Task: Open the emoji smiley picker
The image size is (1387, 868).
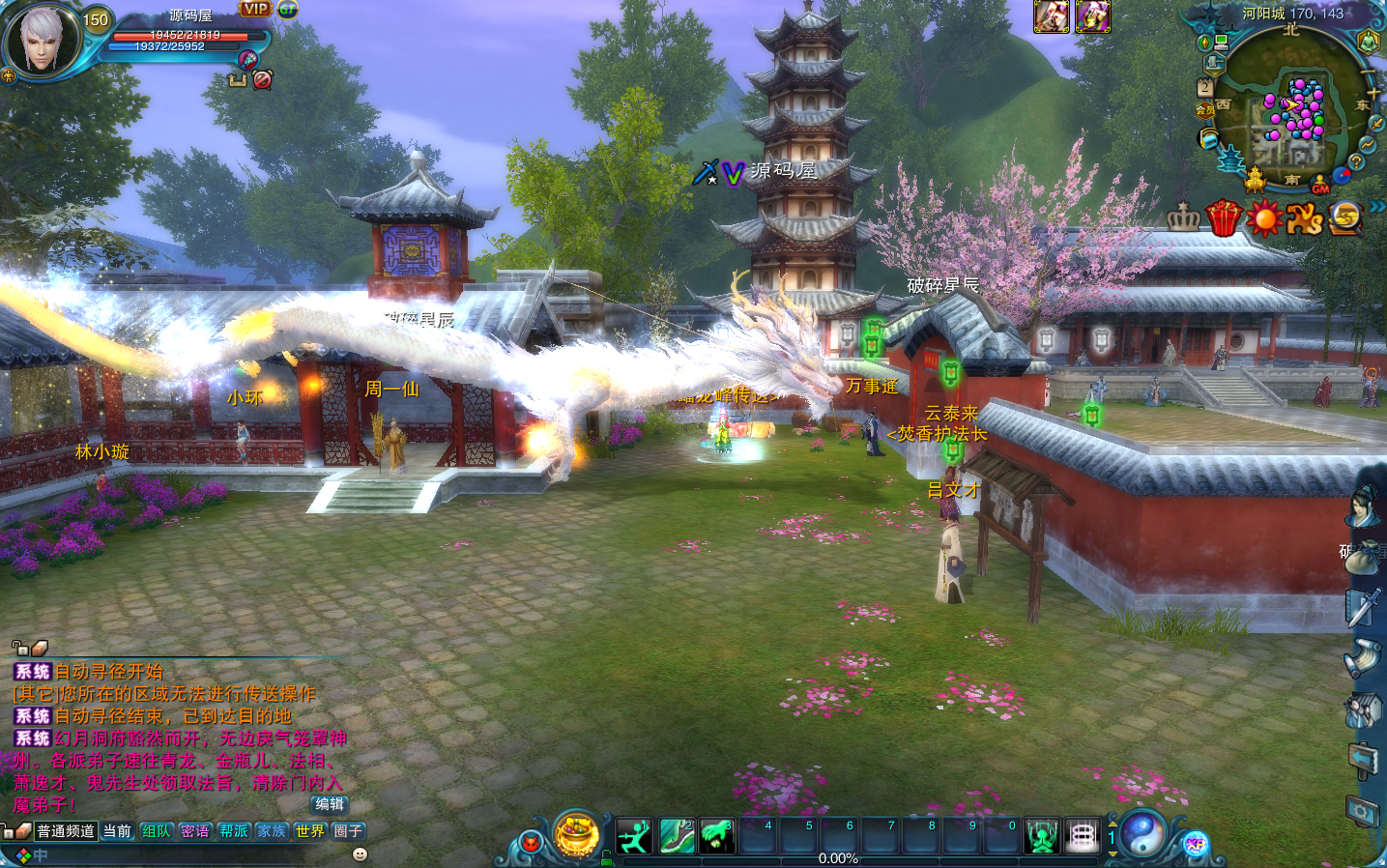Action: 360,854
